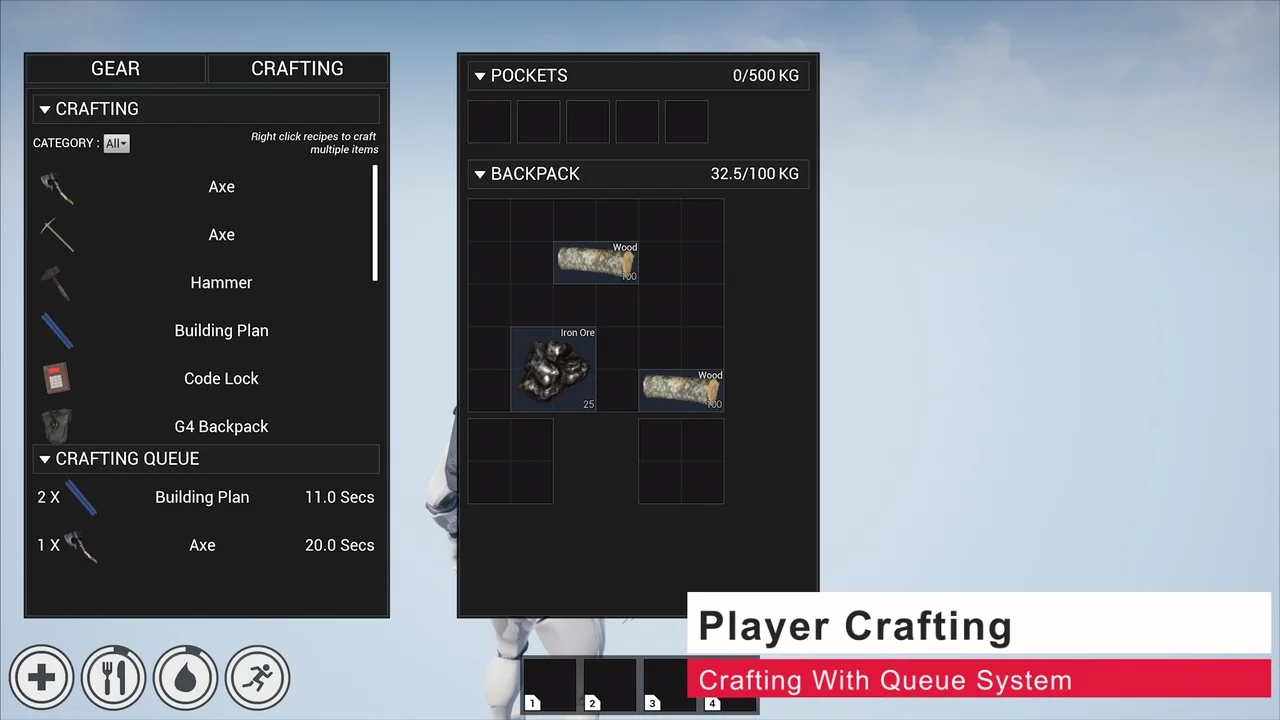Select the Axe recipe icon with hatchet image

(x=56, y=186)
